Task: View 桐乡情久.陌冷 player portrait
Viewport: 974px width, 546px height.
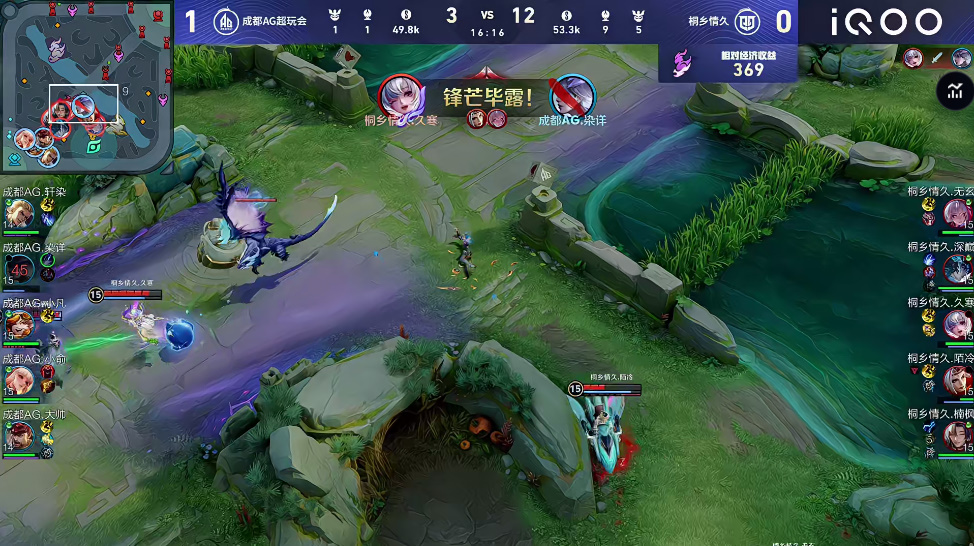Action: (957, 380)
